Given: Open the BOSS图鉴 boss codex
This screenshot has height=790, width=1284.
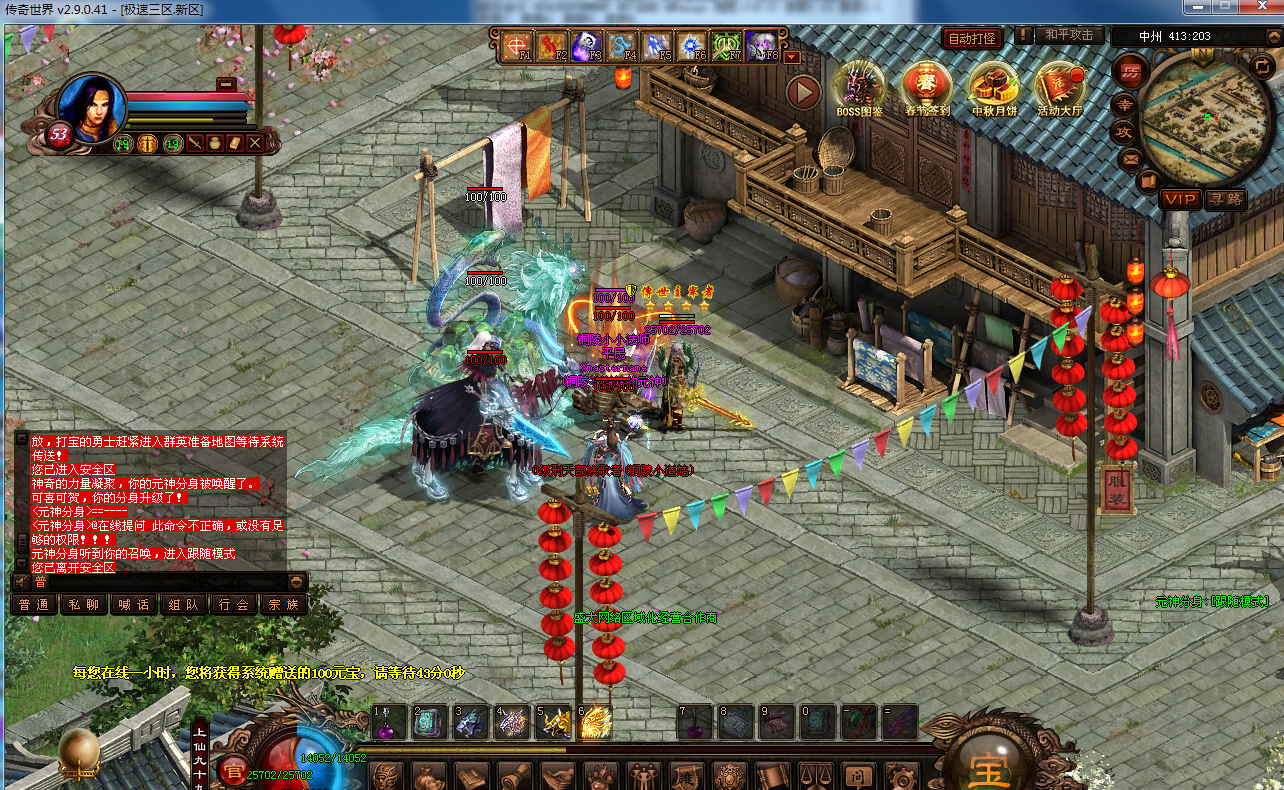Looking at the screenshot, I should 860,86.
